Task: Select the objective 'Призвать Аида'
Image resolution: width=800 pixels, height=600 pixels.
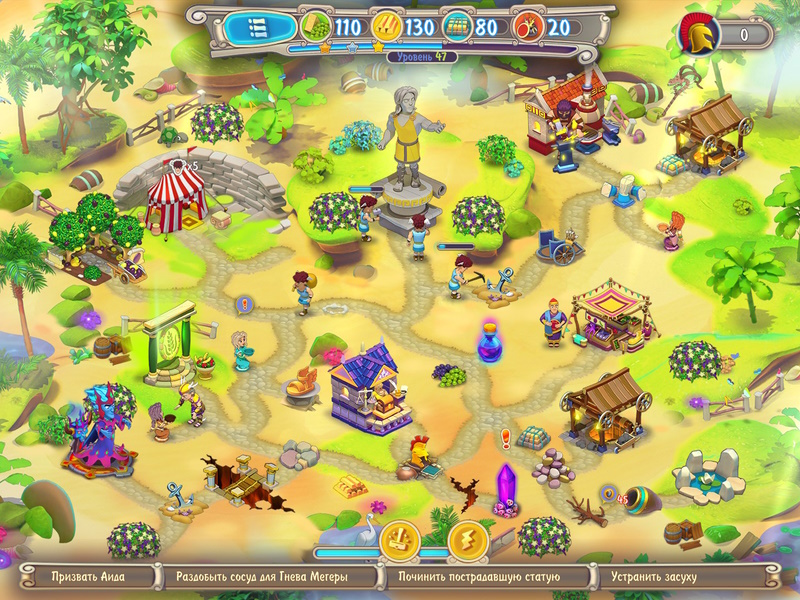Action: tap(90, 577)
